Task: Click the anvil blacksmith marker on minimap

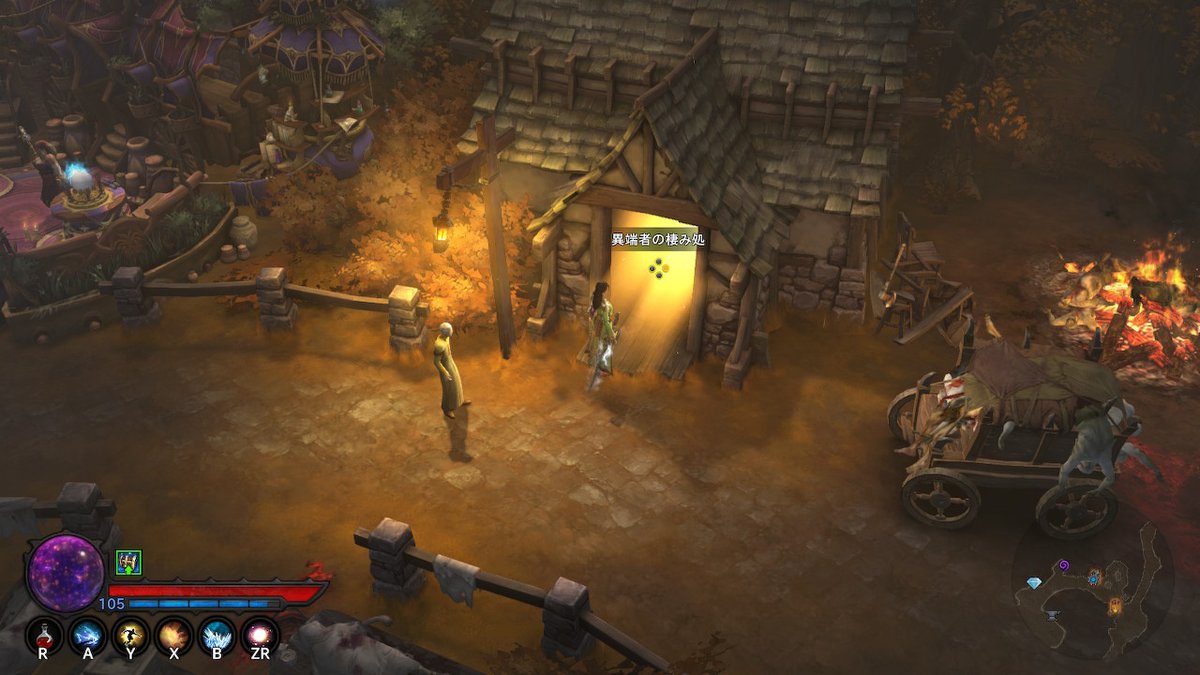Action: pyautogui.click(x=1054, y=616)
